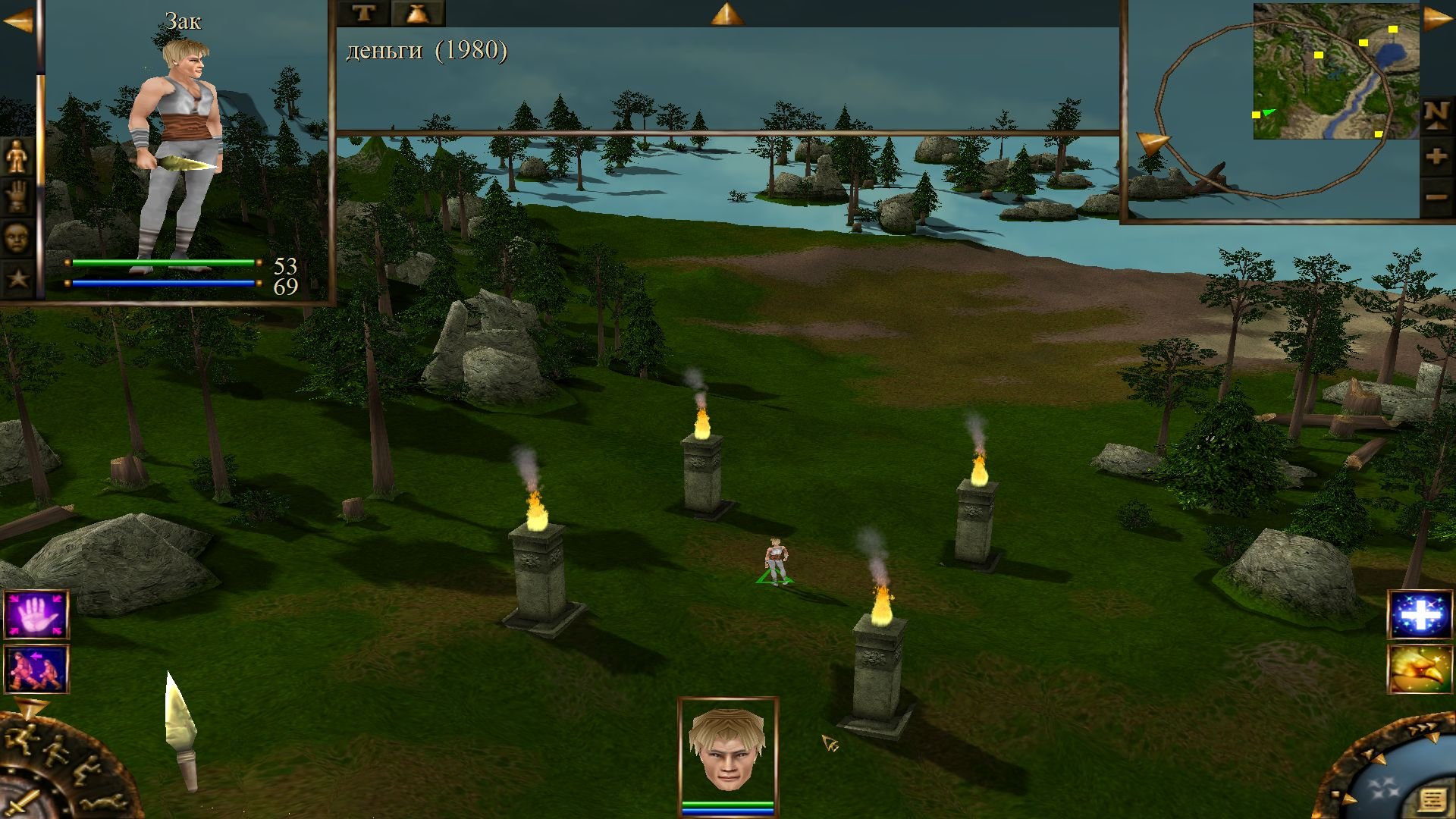Switch to the money bag tab
1456x819 pixels.
418,13
